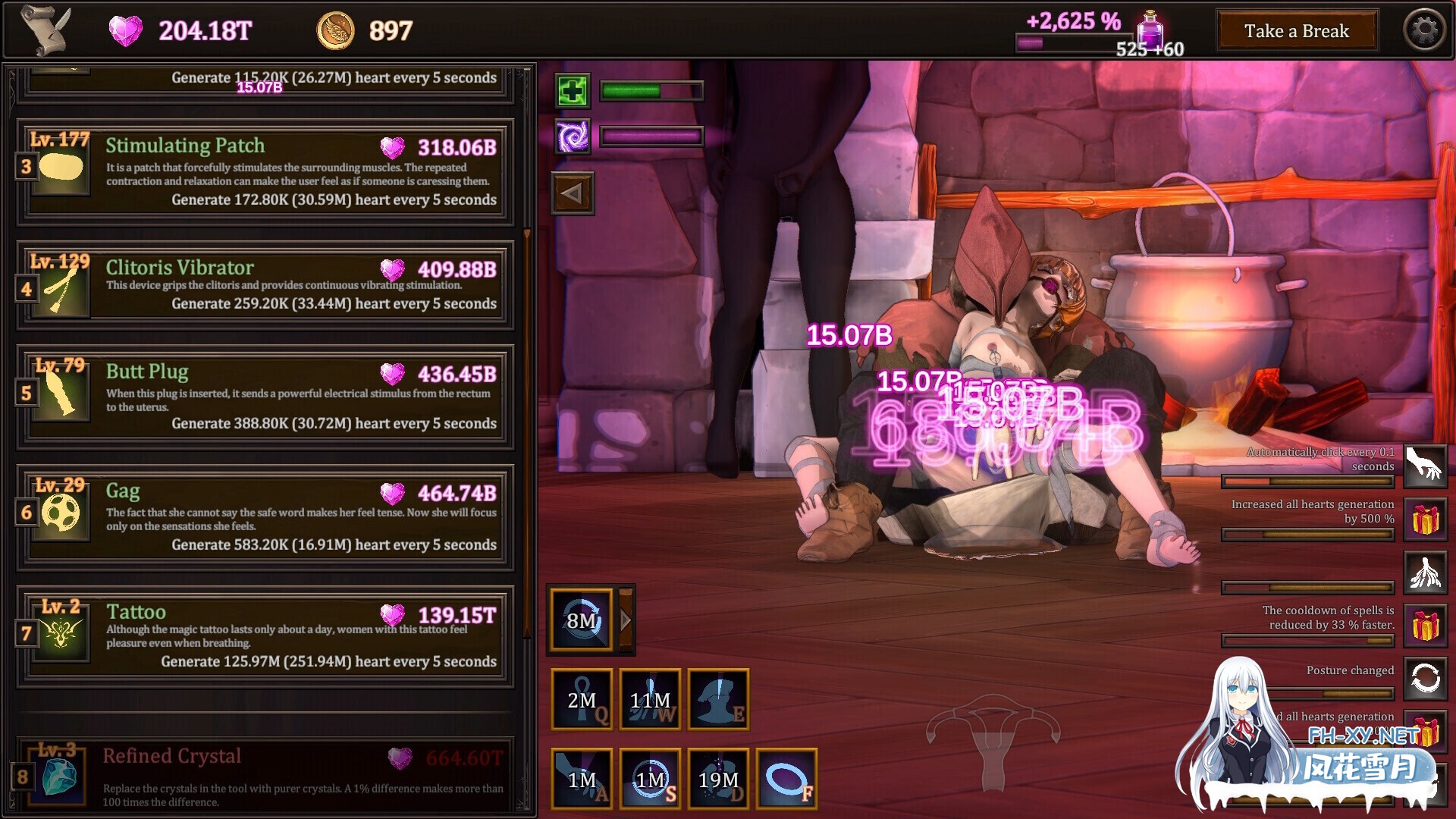Select the E posture spell

point(719,699)
